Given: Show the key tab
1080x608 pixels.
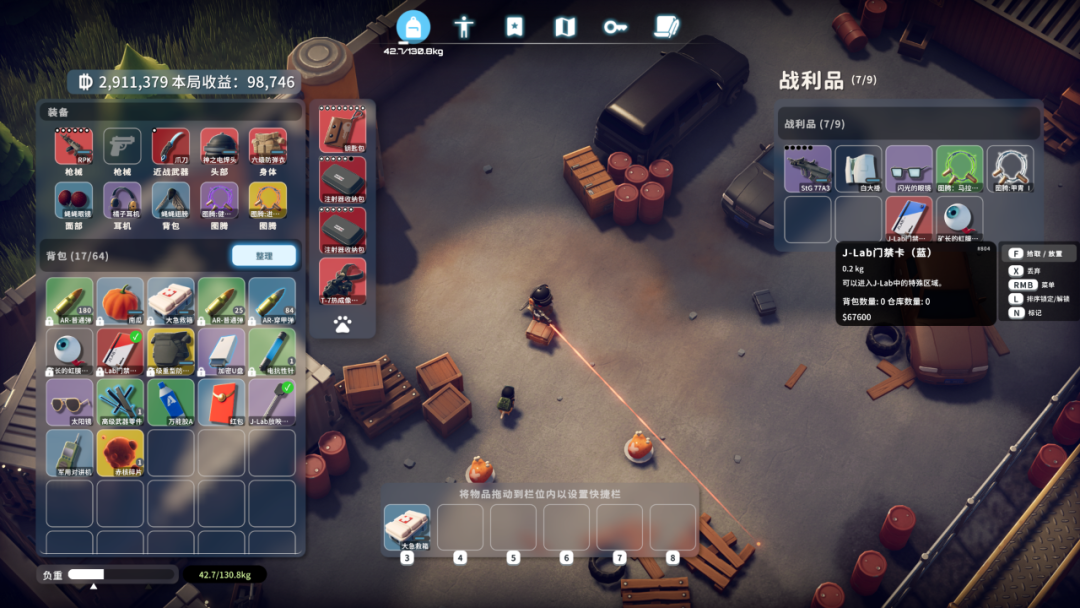Looking at the screenshot, I should [x=615, y=27].
